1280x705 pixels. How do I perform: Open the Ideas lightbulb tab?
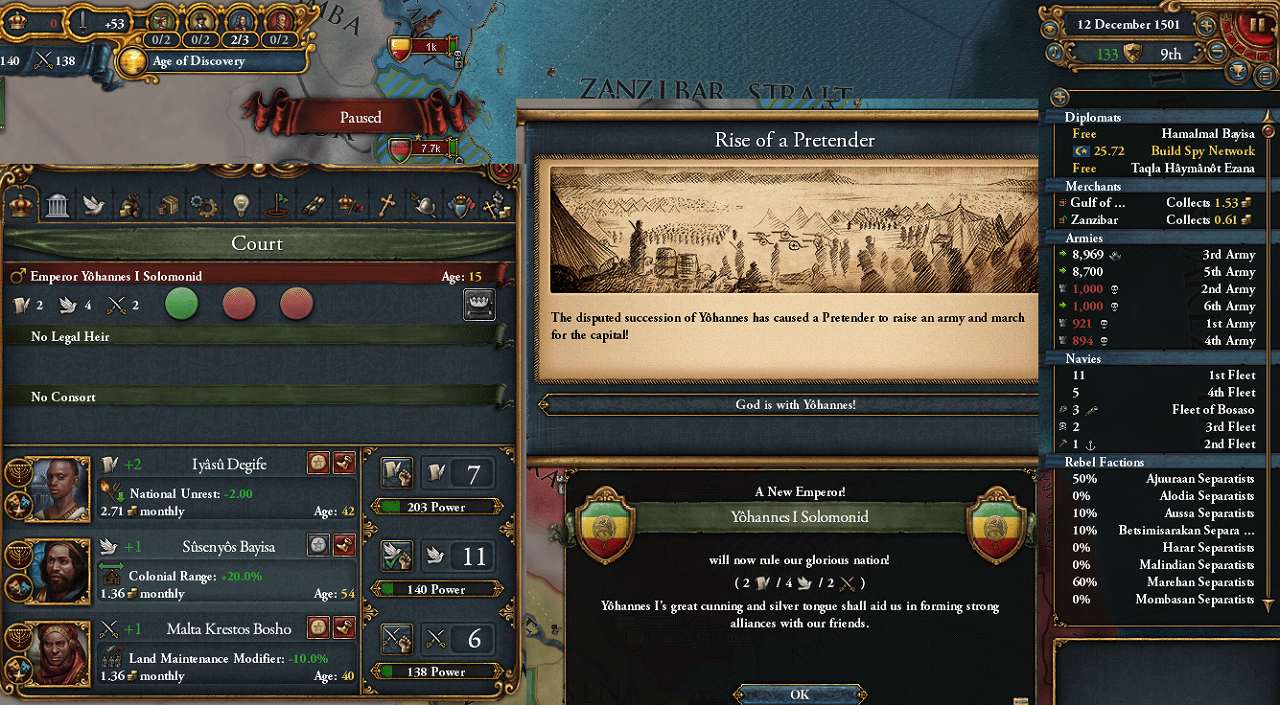[x=240, y=205]
